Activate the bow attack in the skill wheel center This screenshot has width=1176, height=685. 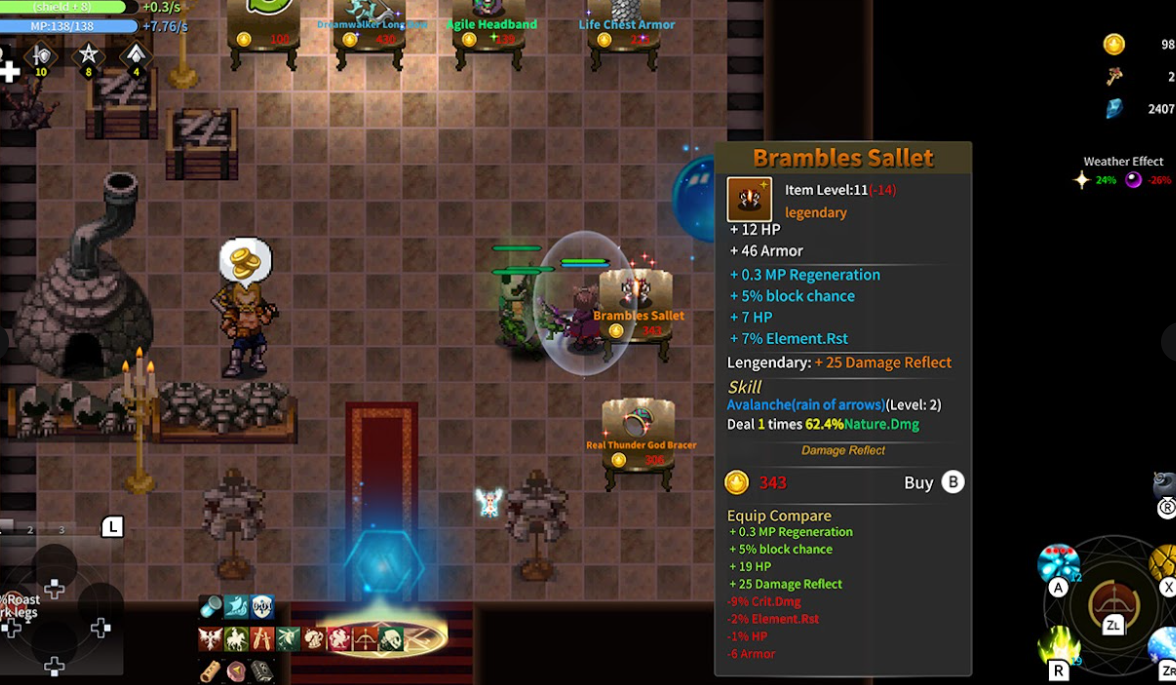[1112, 603]
